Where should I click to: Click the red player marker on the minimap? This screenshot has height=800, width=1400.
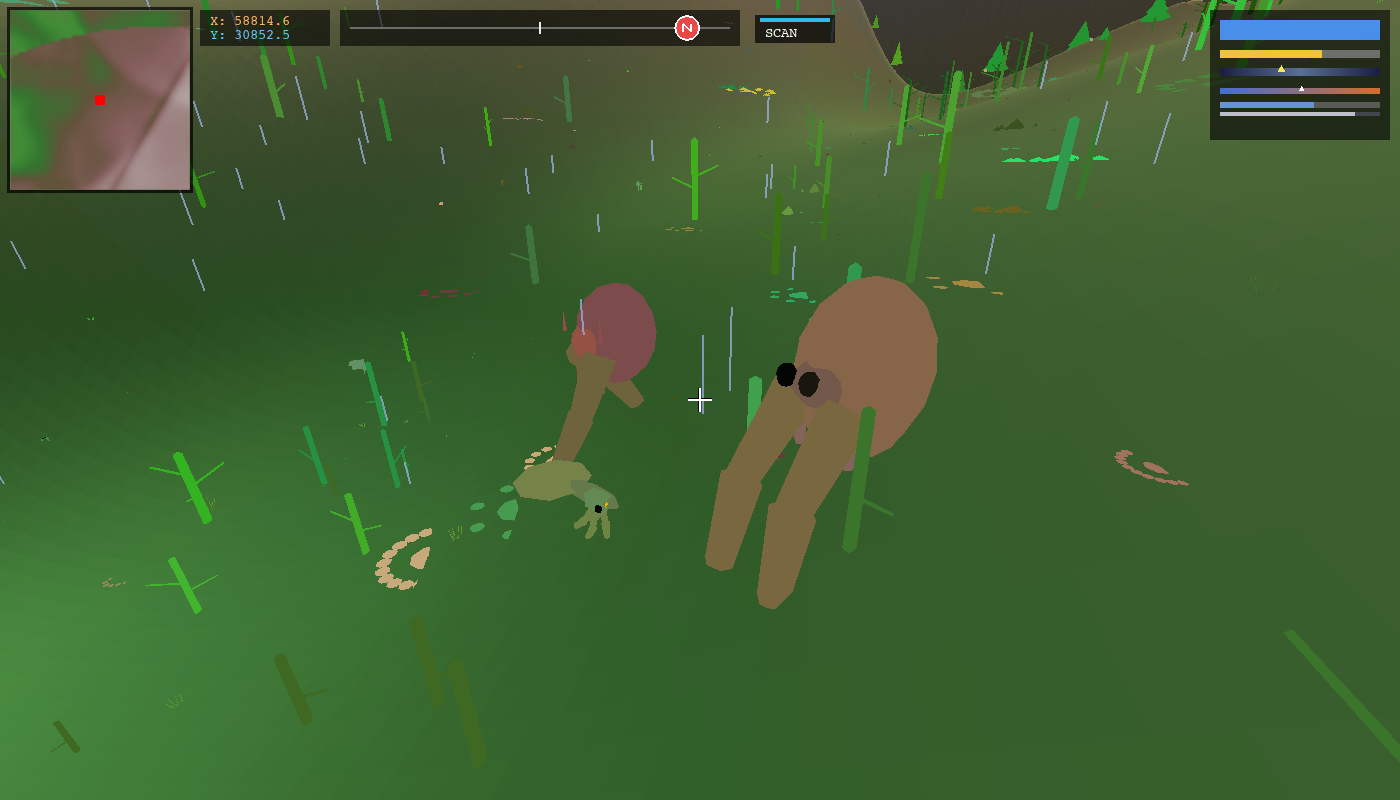pyautogui.click(x=98, y=100)
